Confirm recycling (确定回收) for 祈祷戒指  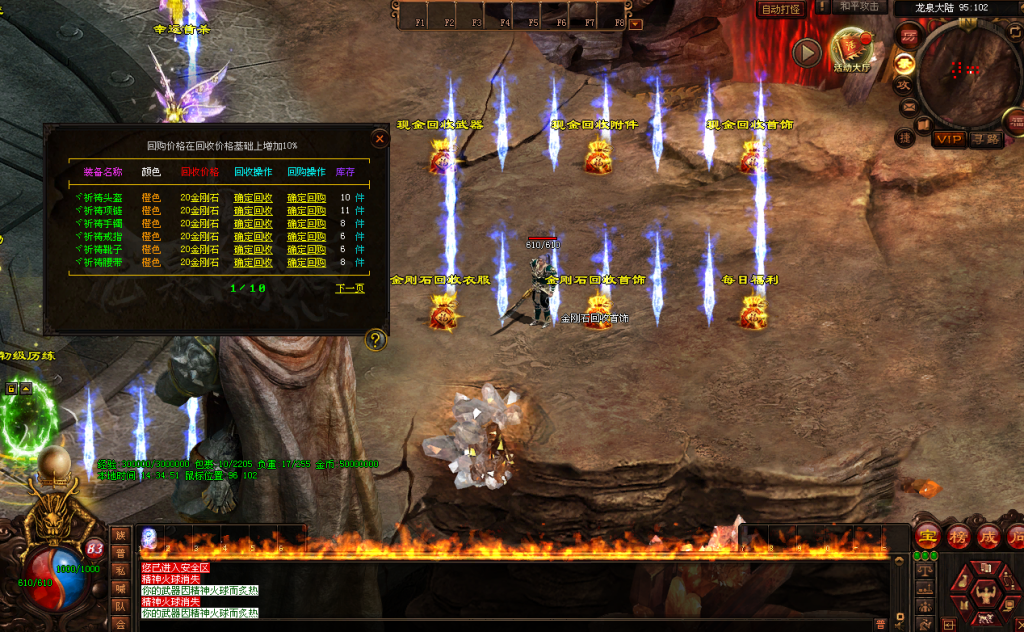pos(253,237)
